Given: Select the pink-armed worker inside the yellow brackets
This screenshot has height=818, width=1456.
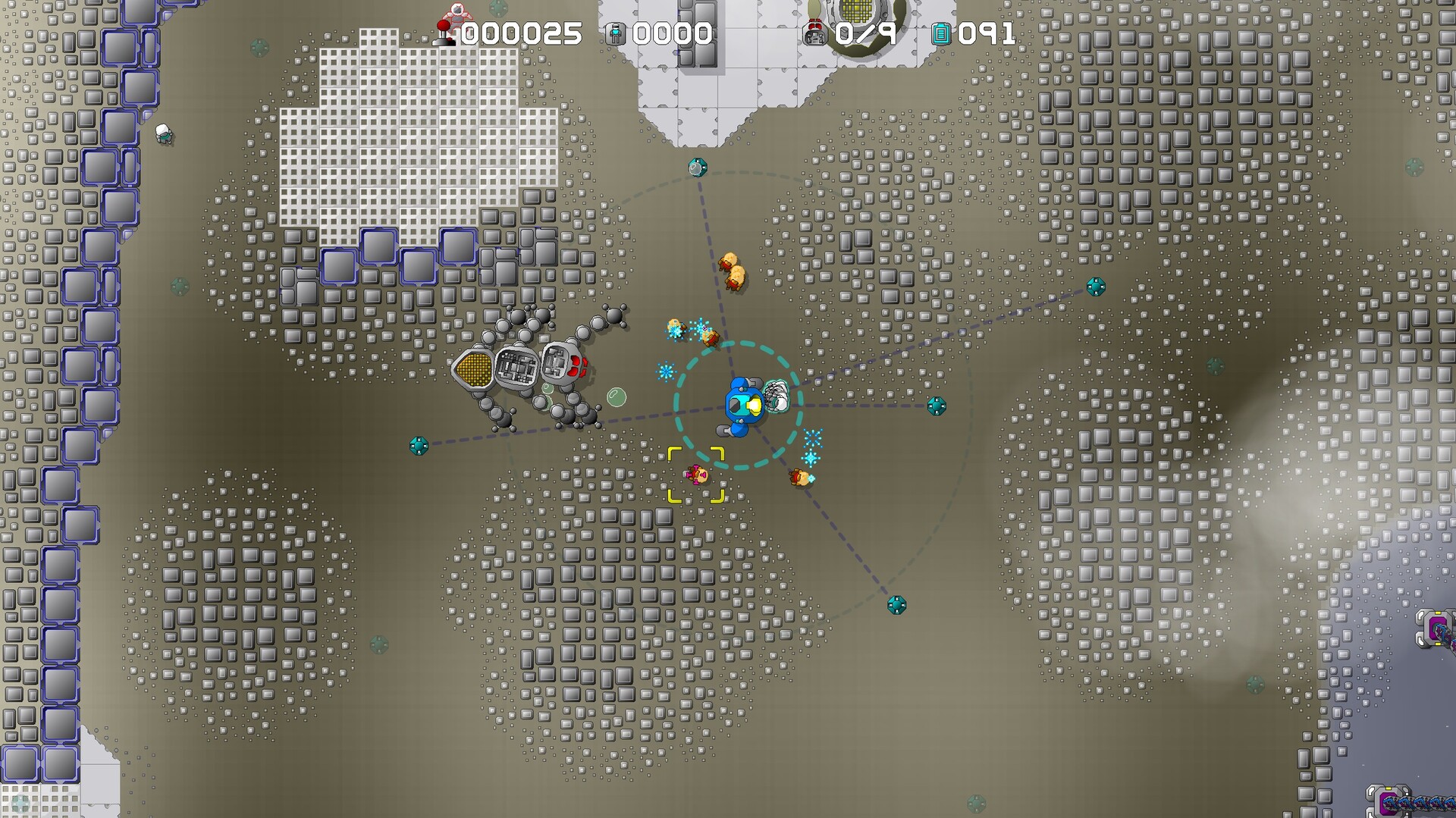Looking at the screenshot, I should [696, 476].
